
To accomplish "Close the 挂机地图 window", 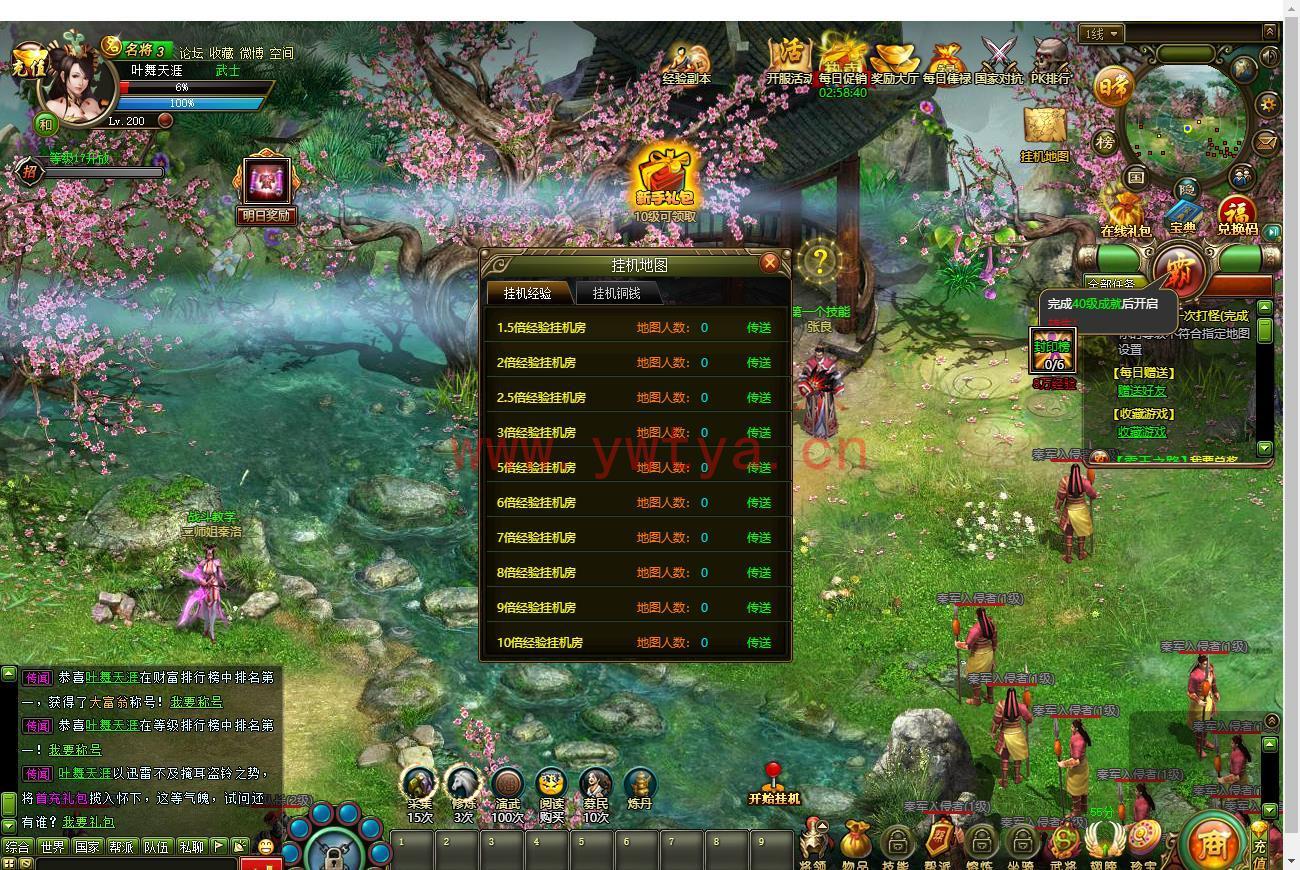I will [x=769, y=263].
